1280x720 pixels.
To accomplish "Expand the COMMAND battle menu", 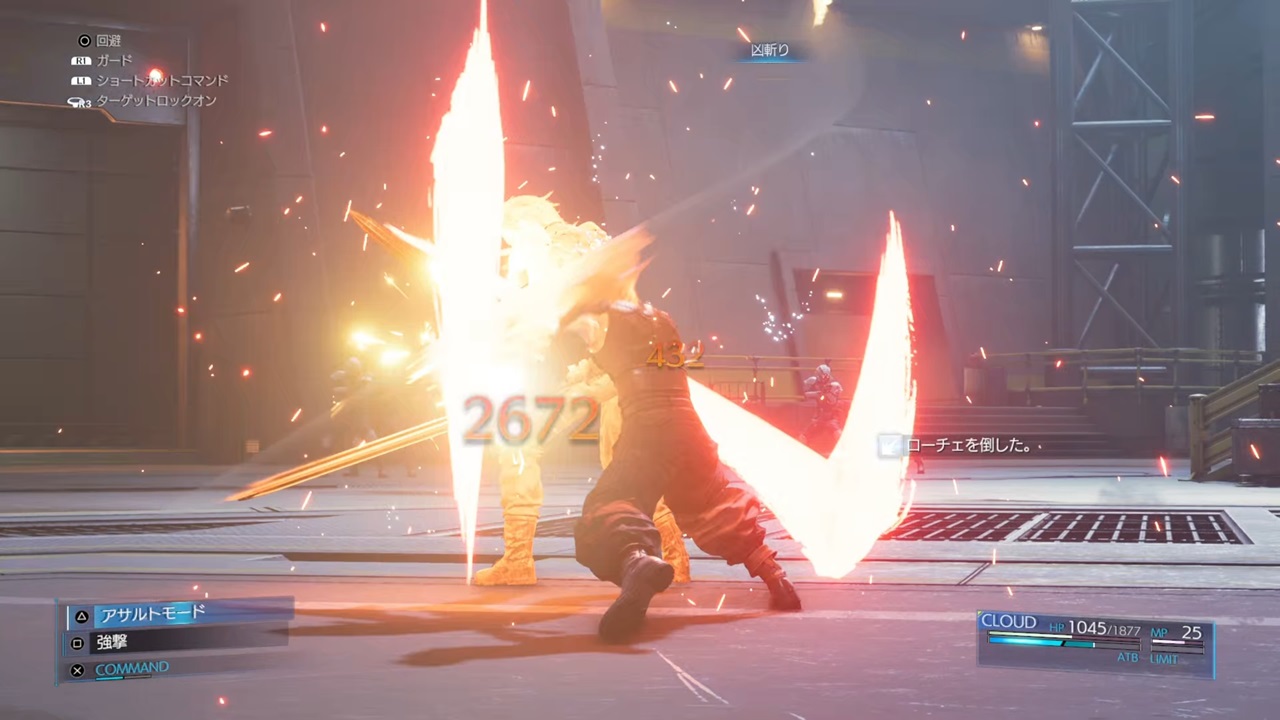I will coord(131,667).
